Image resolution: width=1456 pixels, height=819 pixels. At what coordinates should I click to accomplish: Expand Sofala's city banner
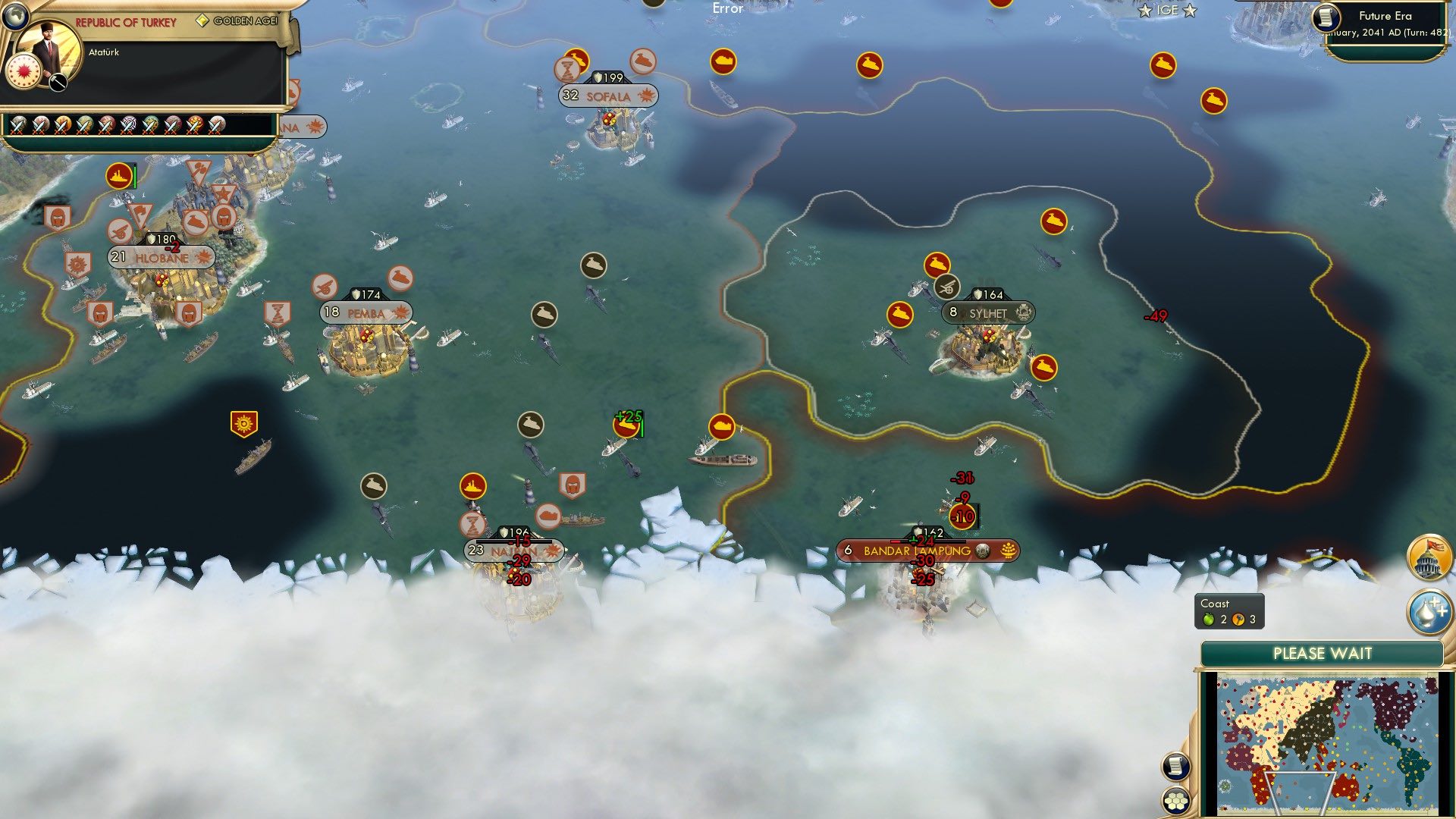(x=606, y=96)
